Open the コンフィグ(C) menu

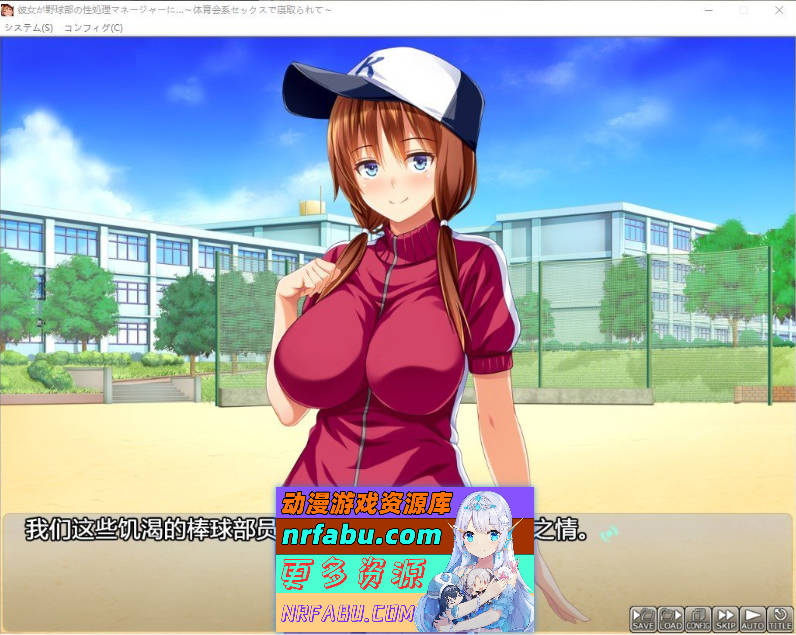93,28
